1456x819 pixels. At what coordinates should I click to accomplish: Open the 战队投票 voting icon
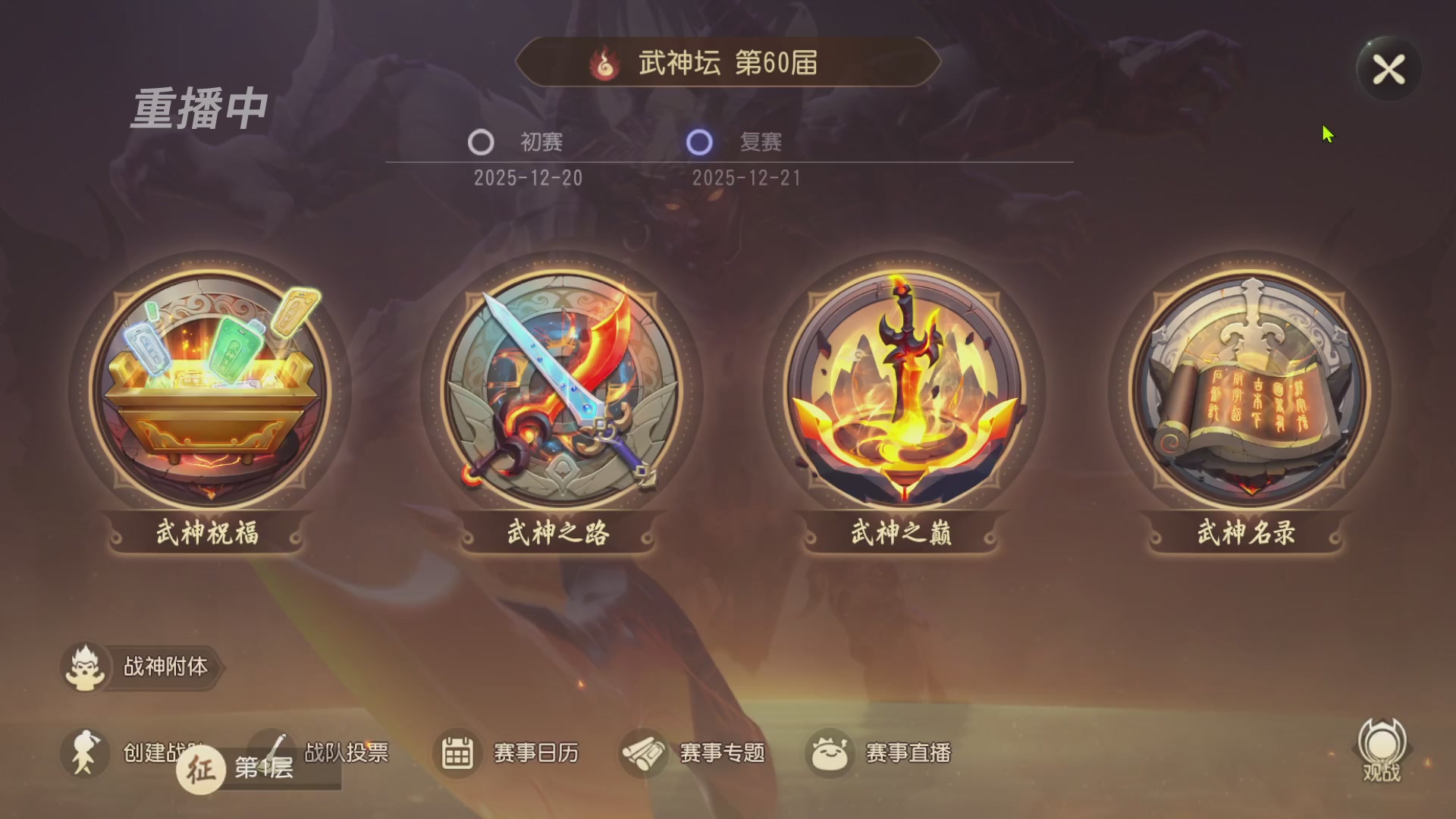tap(273, 752)
